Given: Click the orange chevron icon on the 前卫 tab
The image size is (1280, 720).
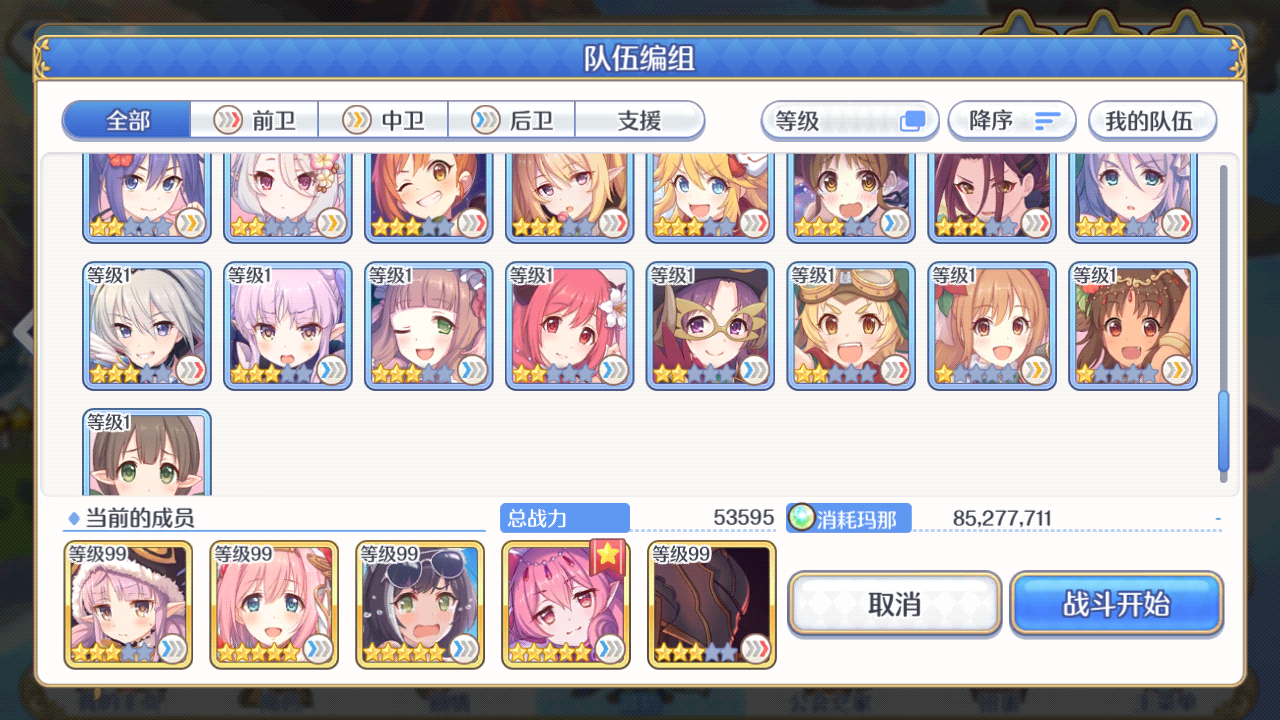Looking at the screenshot, I should click(x=226, y=120).
